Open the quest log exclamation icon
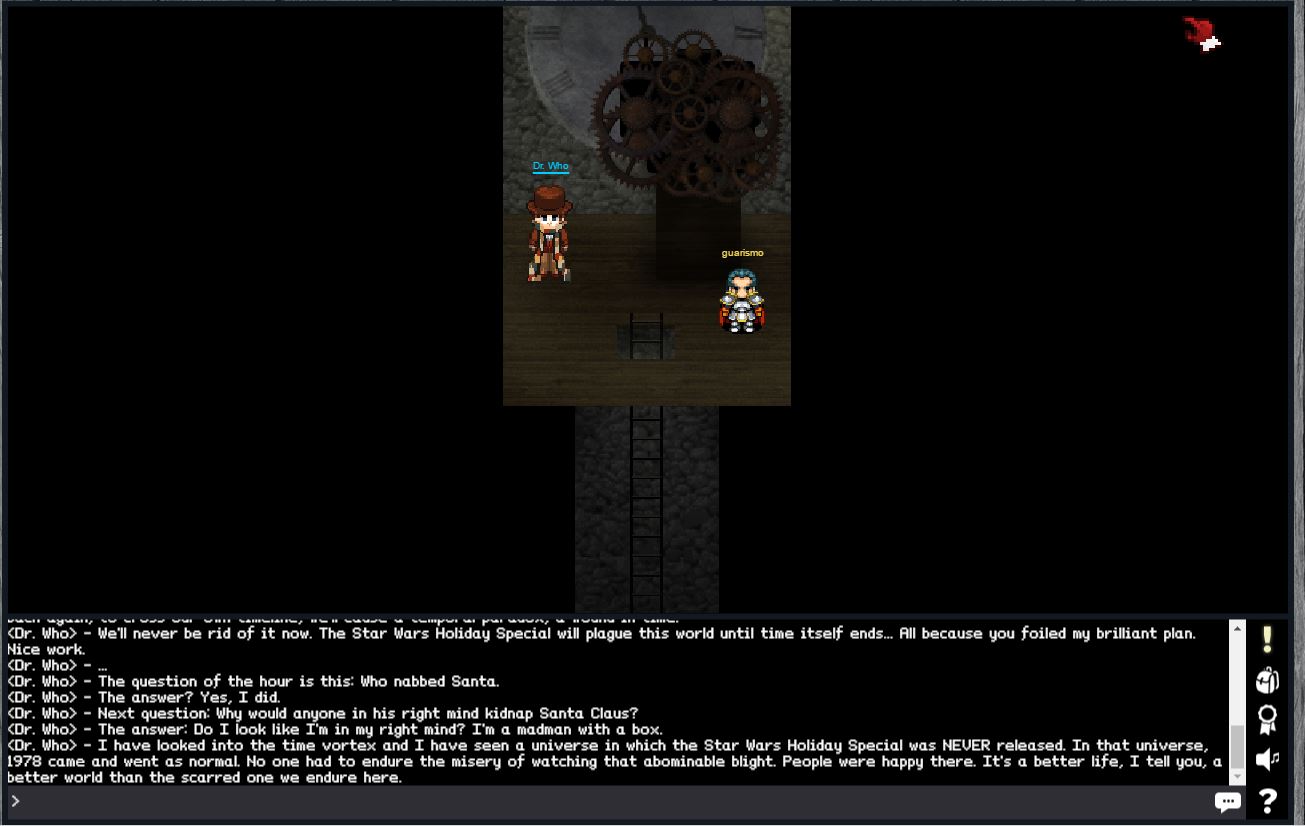 coord(1267,639)
